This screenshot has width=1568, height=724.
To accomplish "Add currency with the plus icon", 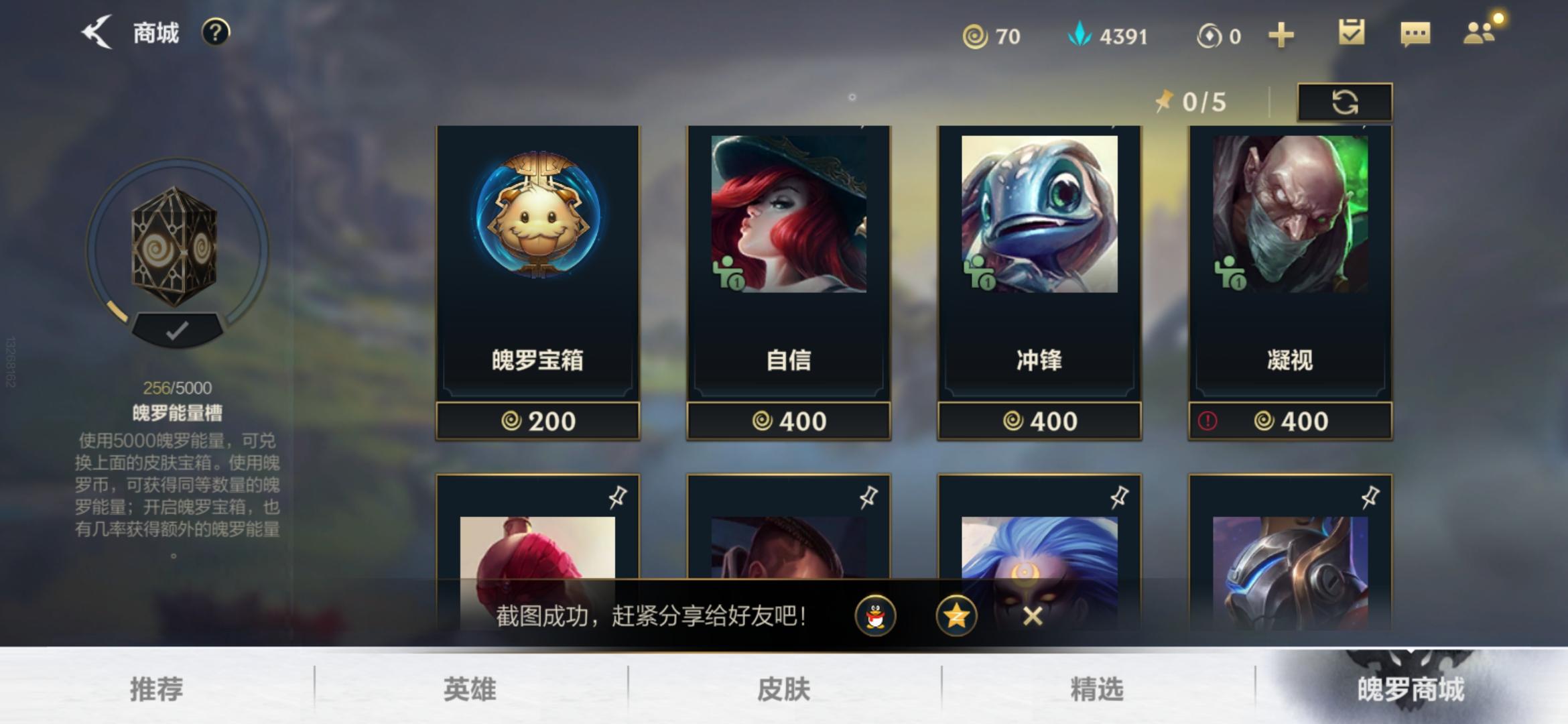I will pyautogui.click(x=1280, y=36).
